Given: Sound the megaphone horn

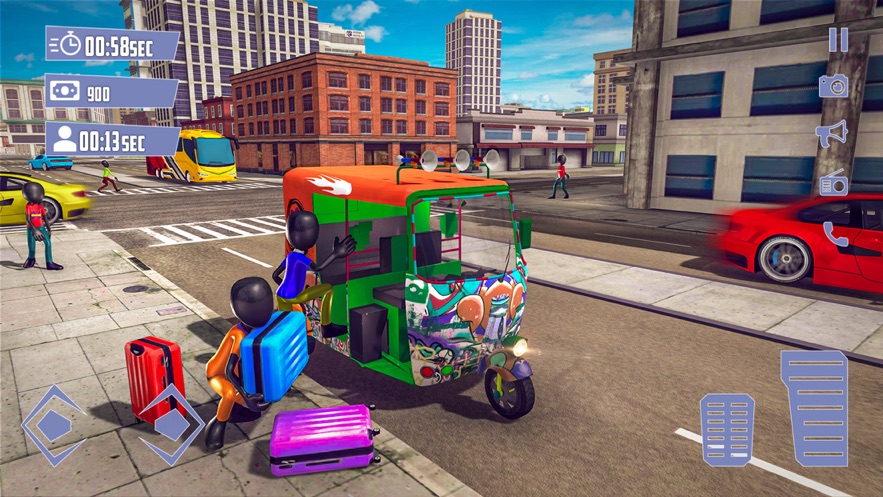Looking at the screenshot, I should click(x=832, y=134).
